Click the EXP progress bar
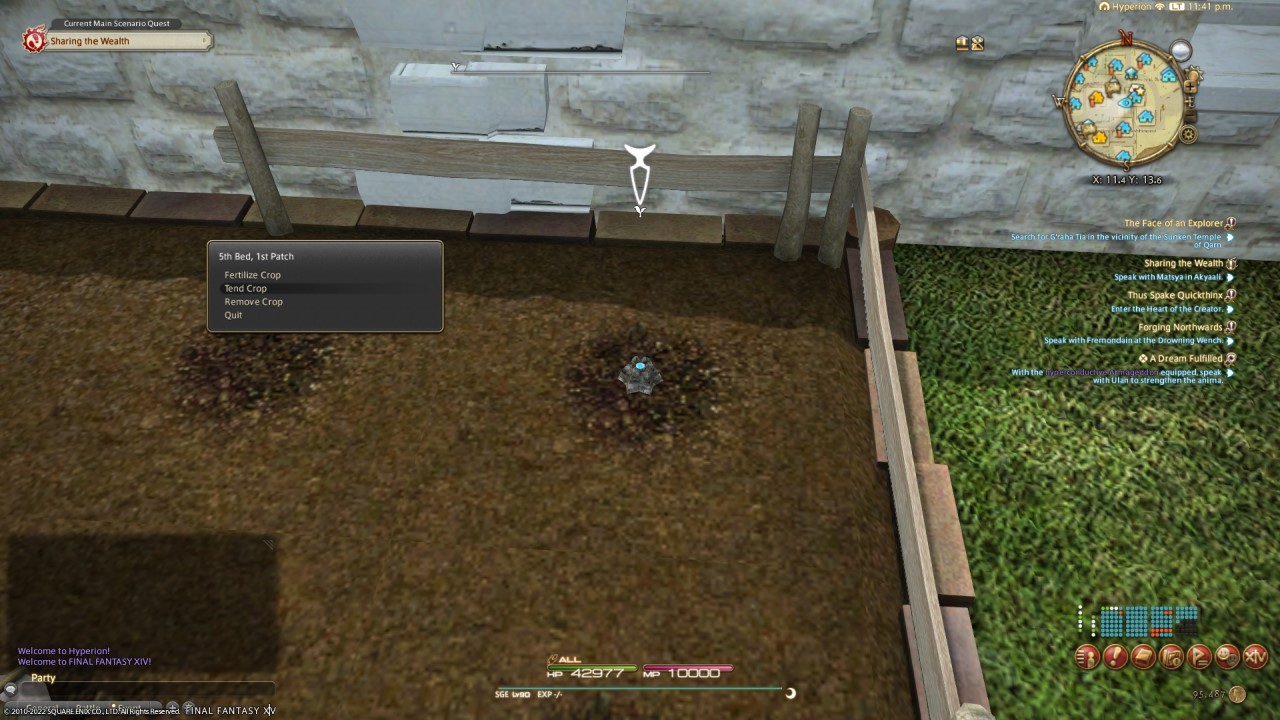 point(640,689)
